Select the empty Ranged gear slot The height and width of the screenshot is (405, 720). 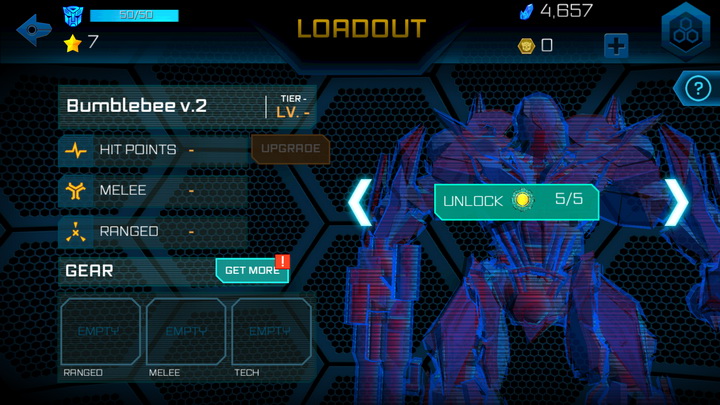tap(100, 332)
